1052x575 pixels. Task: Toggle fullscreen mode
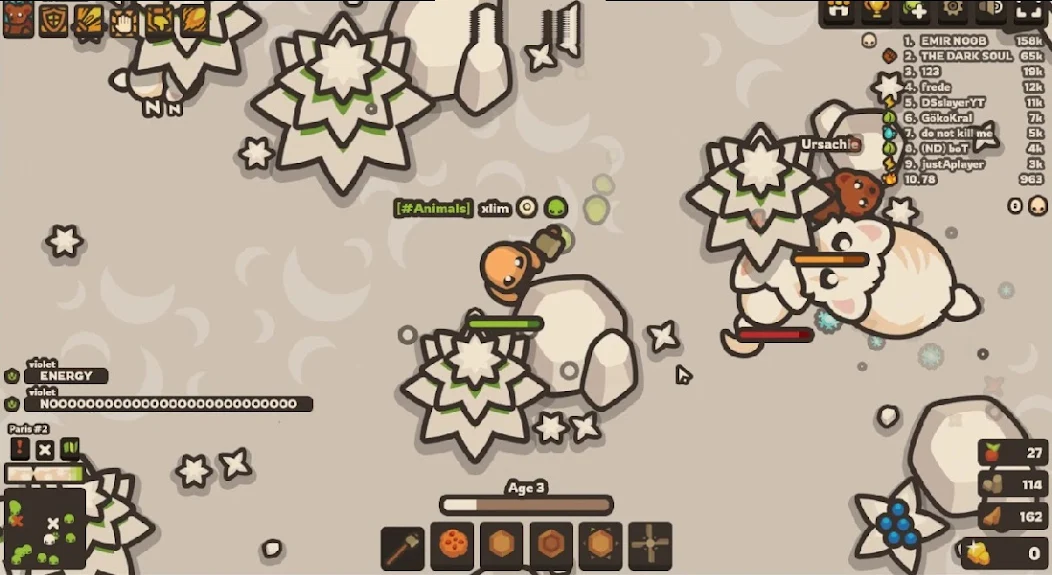pyautogui.click(x=1028, y=9)
